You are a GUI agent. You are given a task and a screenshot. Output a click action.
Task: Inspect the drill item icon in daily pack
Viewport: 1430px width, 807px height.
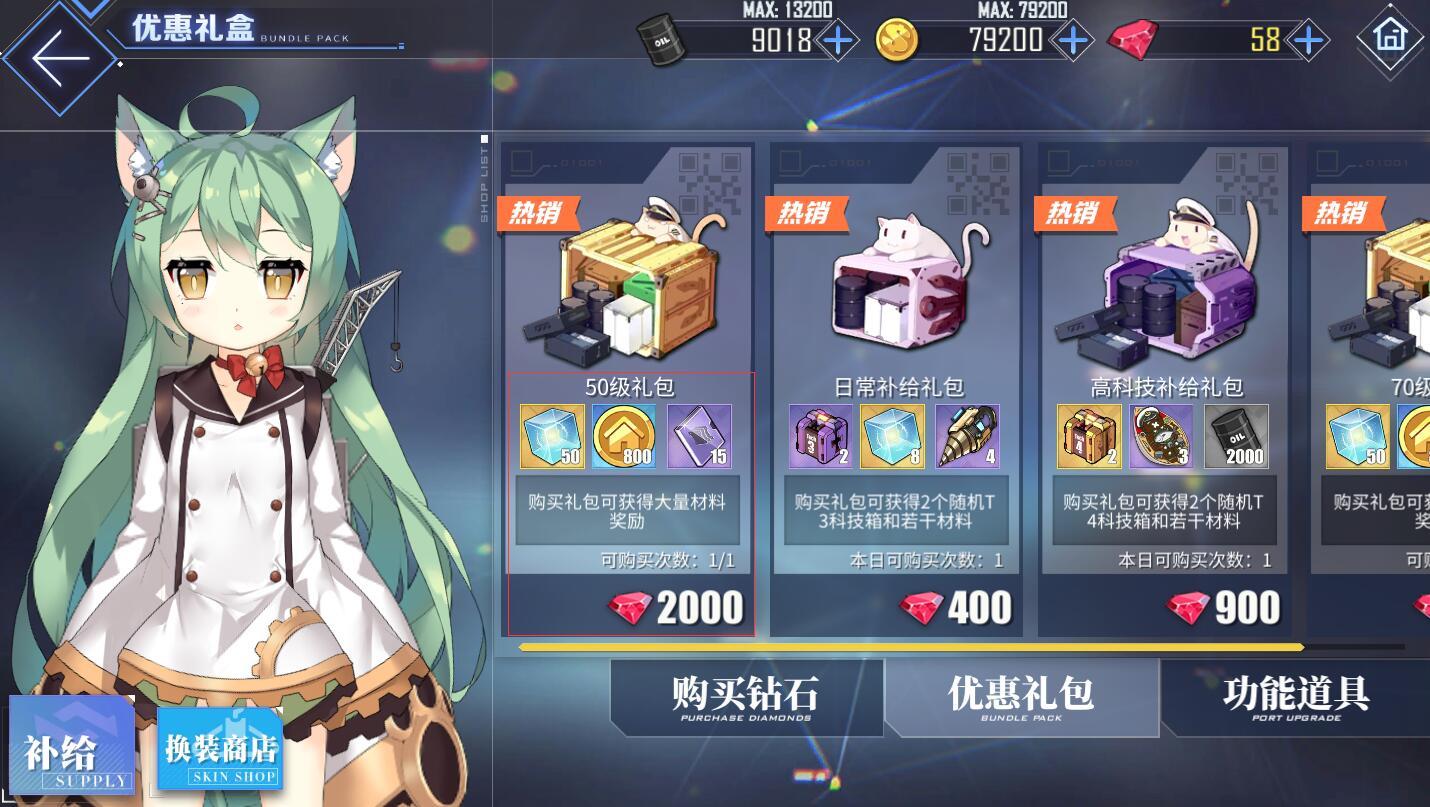967,436
